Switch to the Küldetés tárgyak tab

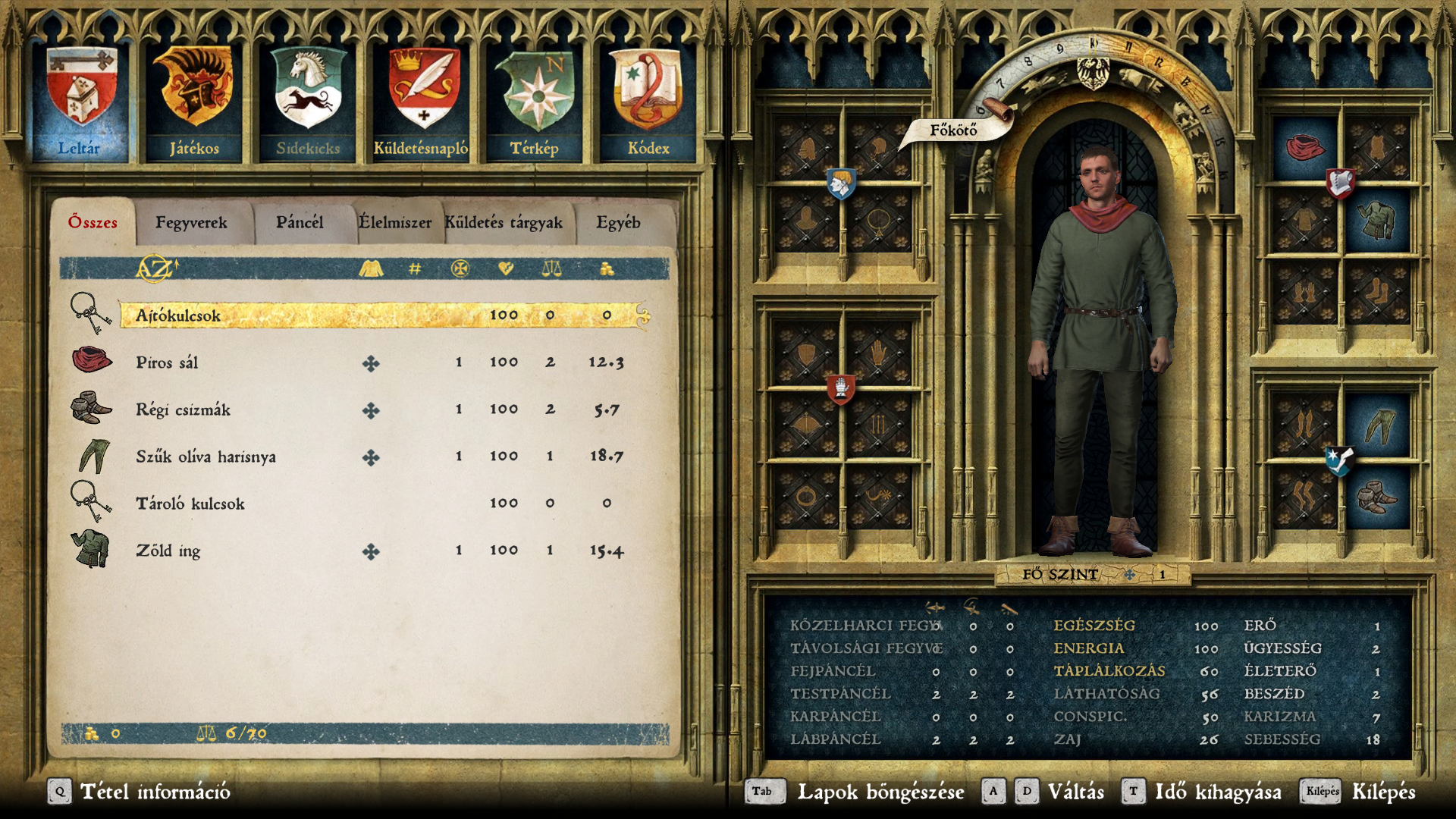pos(504,223)
